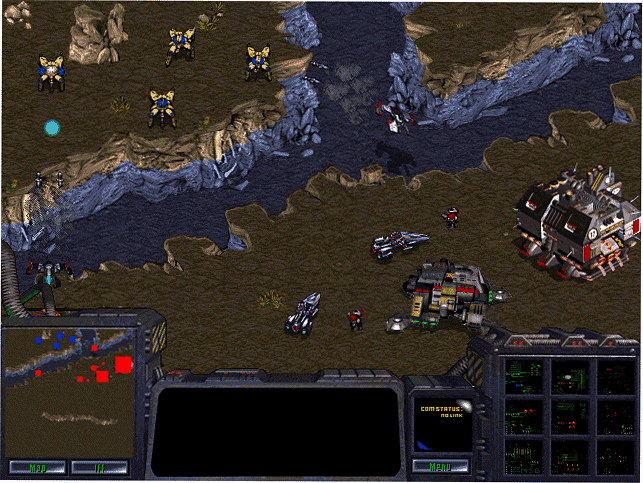Viewport: 643px width, 483px height.
Task: Click on the minimap display
Action: point(70,390)
